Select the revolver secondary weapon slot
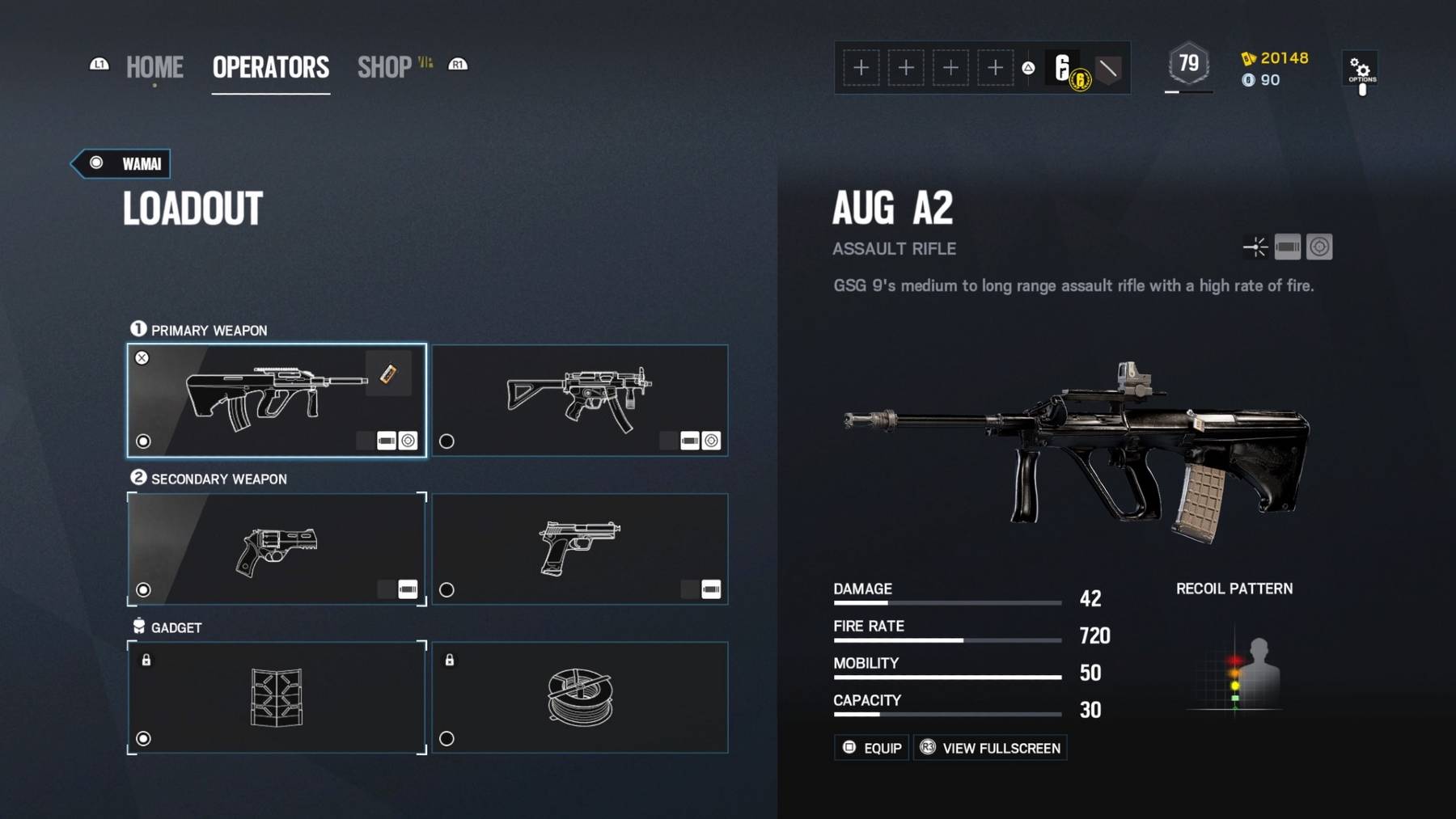The width and height of the screenshot is (1456, 819). [276, 549]
